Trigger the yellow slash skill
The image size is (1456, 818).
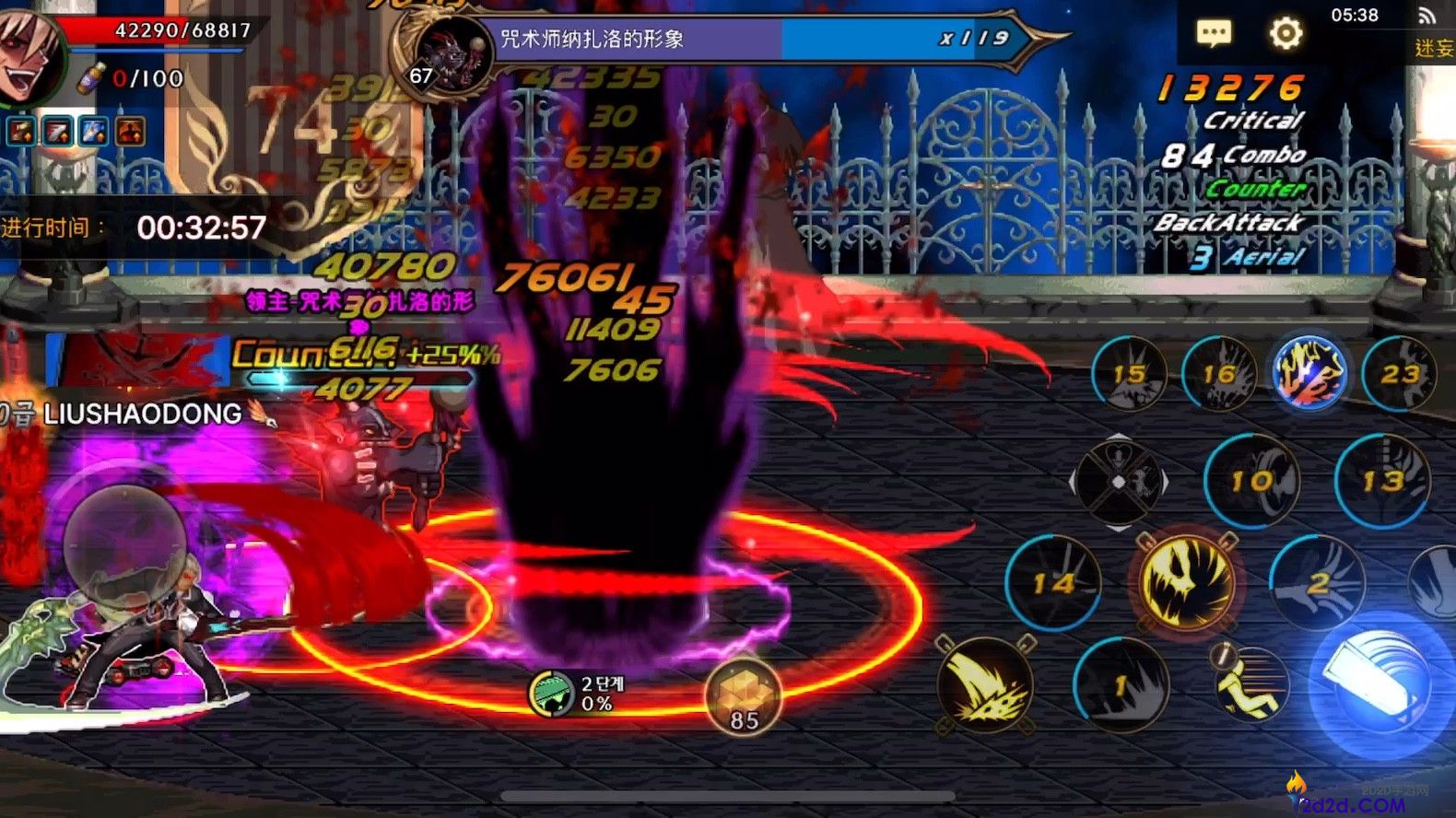(985, 685)
